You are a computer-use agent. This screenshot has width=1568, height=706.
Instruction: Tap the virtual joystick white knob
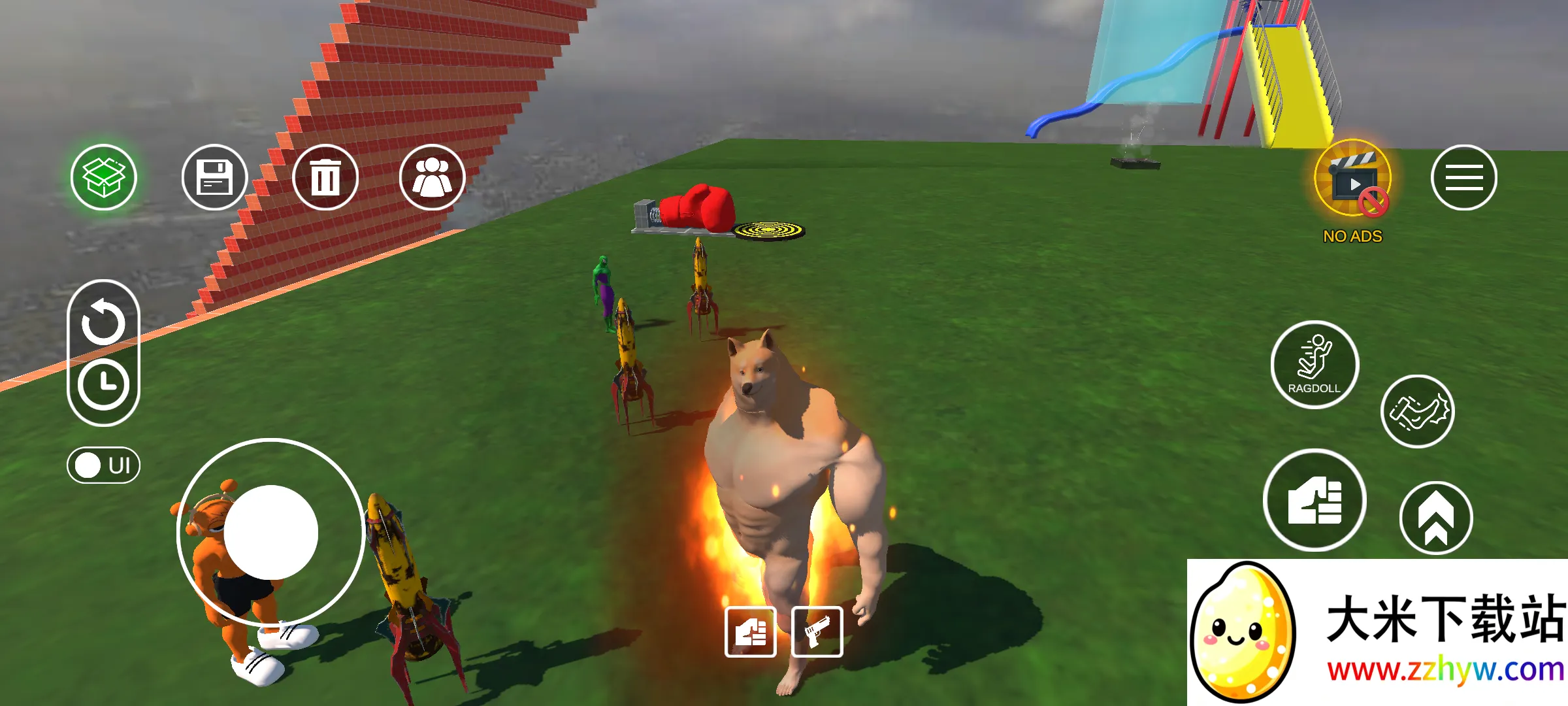[x=270, y=532]
